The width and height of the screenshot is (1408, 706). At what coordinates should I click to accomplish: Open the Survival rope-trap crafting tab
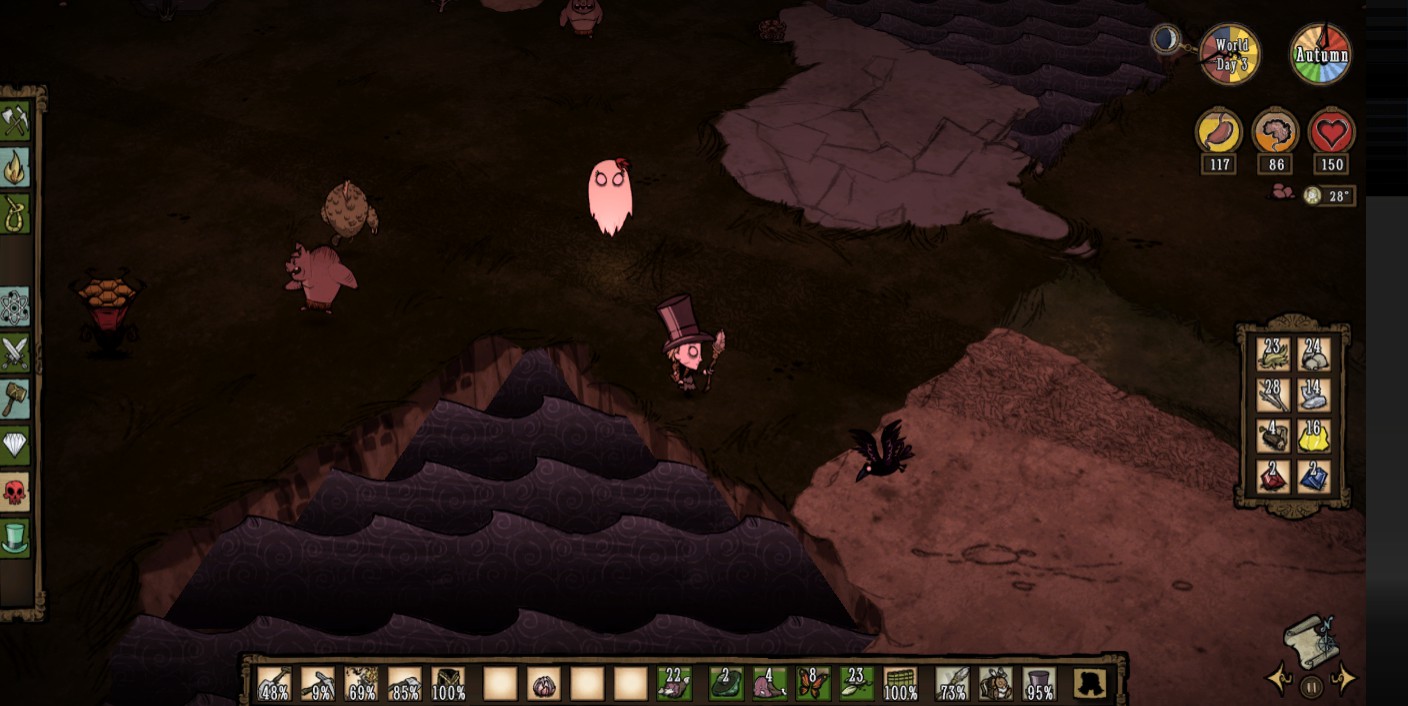(x=15, y=213)
